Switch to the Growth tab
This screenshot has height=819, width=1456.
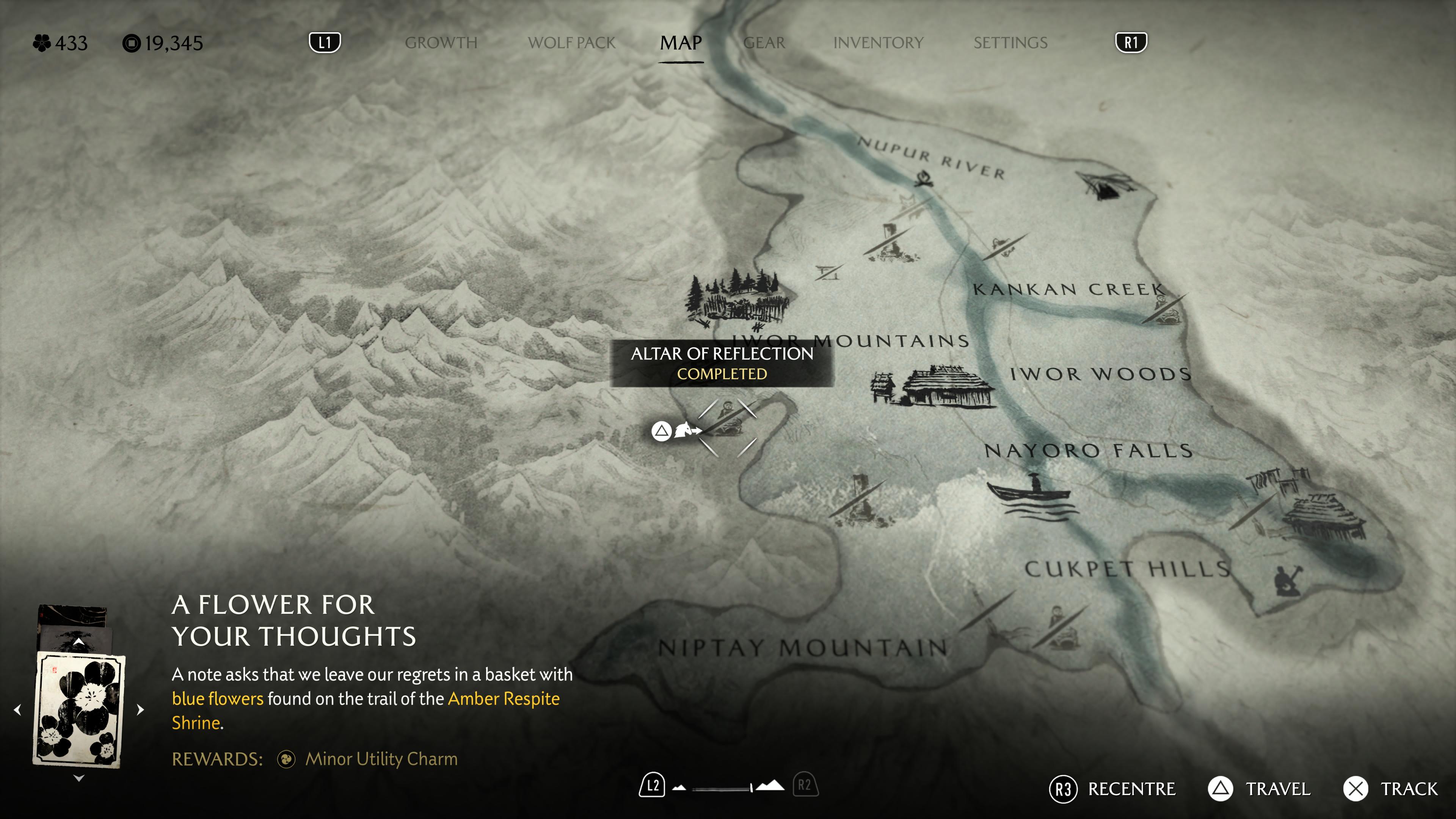click(441, 42)
